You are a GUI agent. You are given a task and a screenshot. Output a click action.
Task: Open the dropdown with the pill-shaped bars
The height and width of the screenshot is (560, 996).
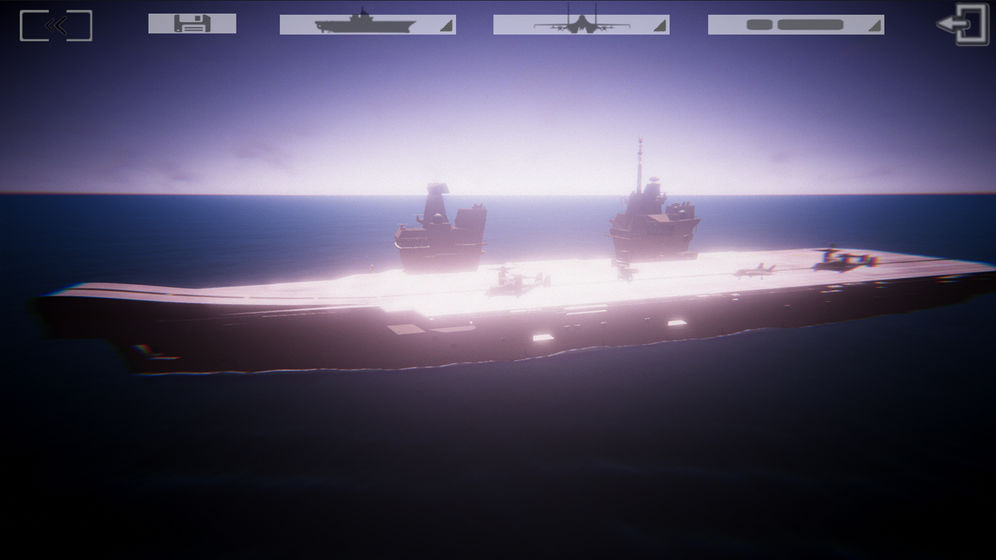click(795, 24)
